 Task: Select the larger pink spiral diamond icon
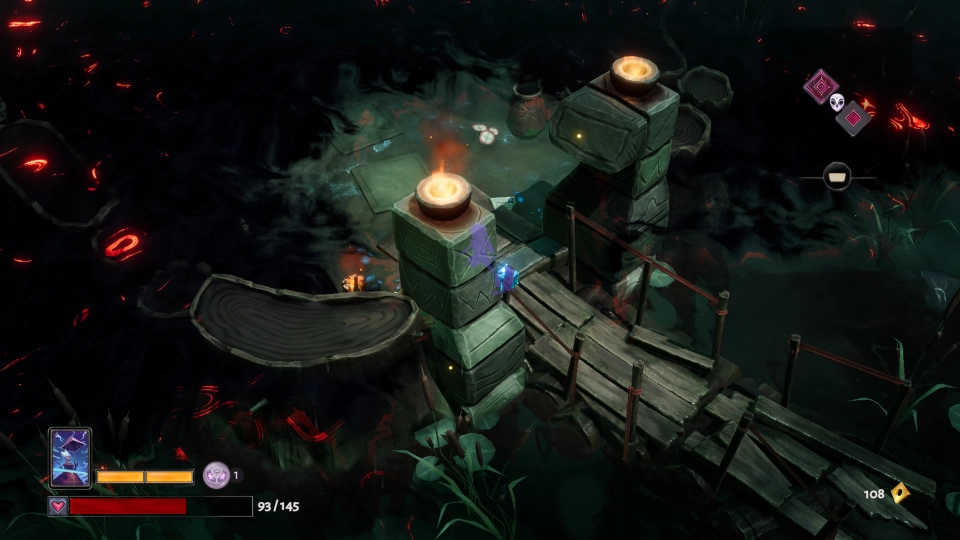pyautogui.click(x=820, y=86)
